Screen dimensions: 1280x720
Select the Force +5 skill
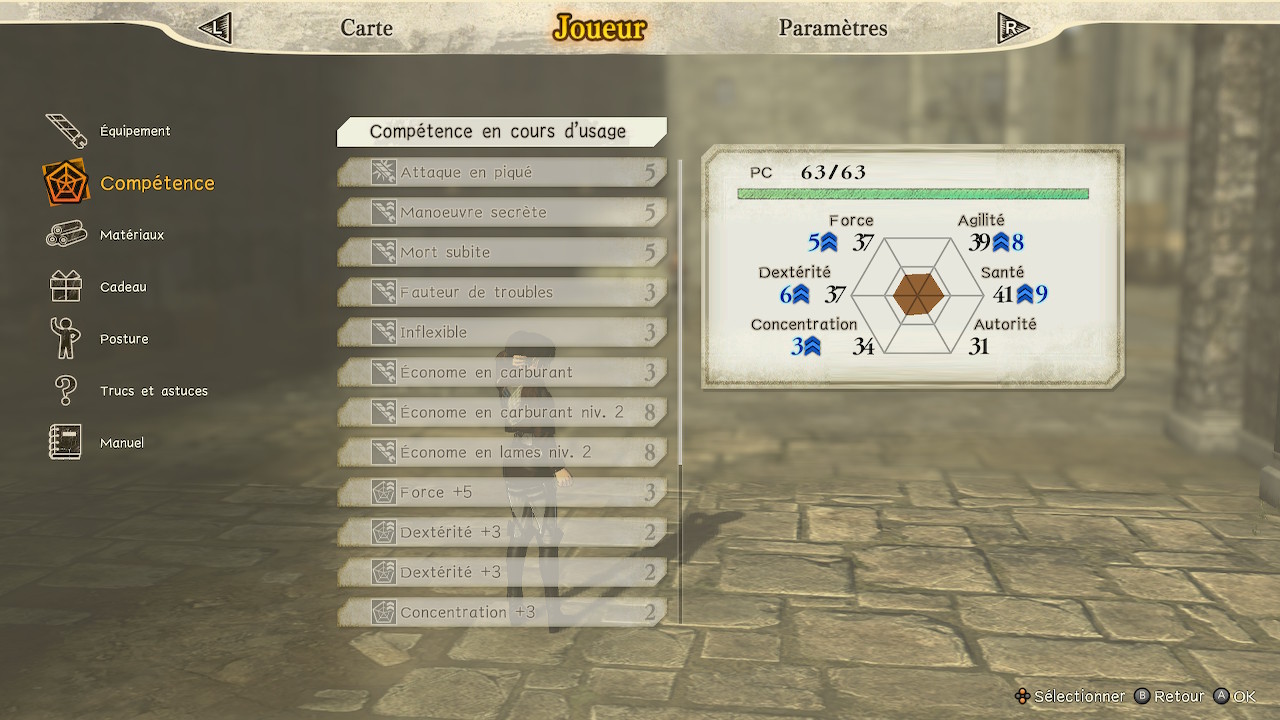tap(502, 492)
